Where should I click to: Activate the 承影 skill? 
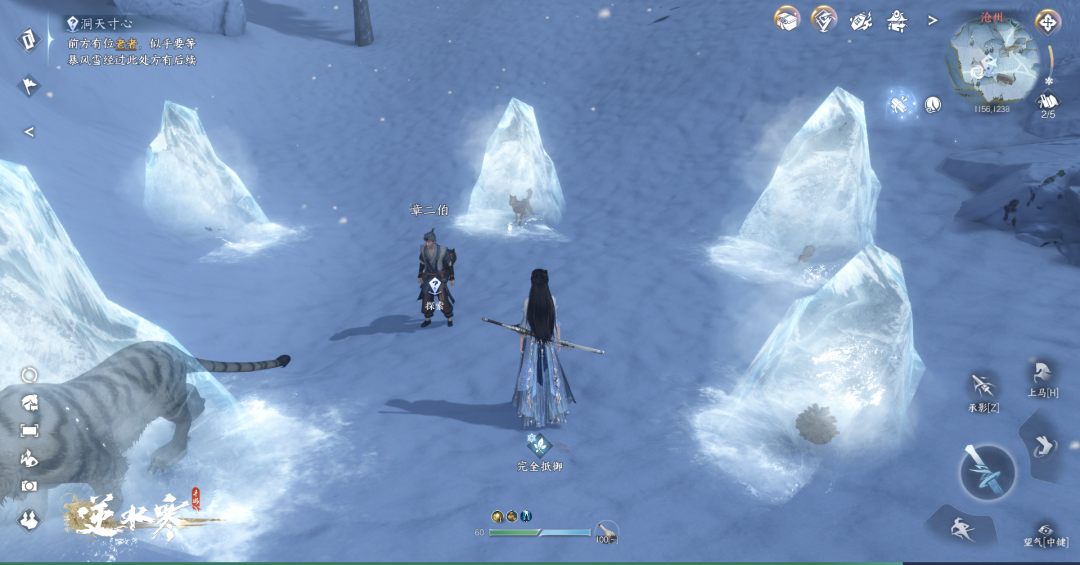click(982, 386)
